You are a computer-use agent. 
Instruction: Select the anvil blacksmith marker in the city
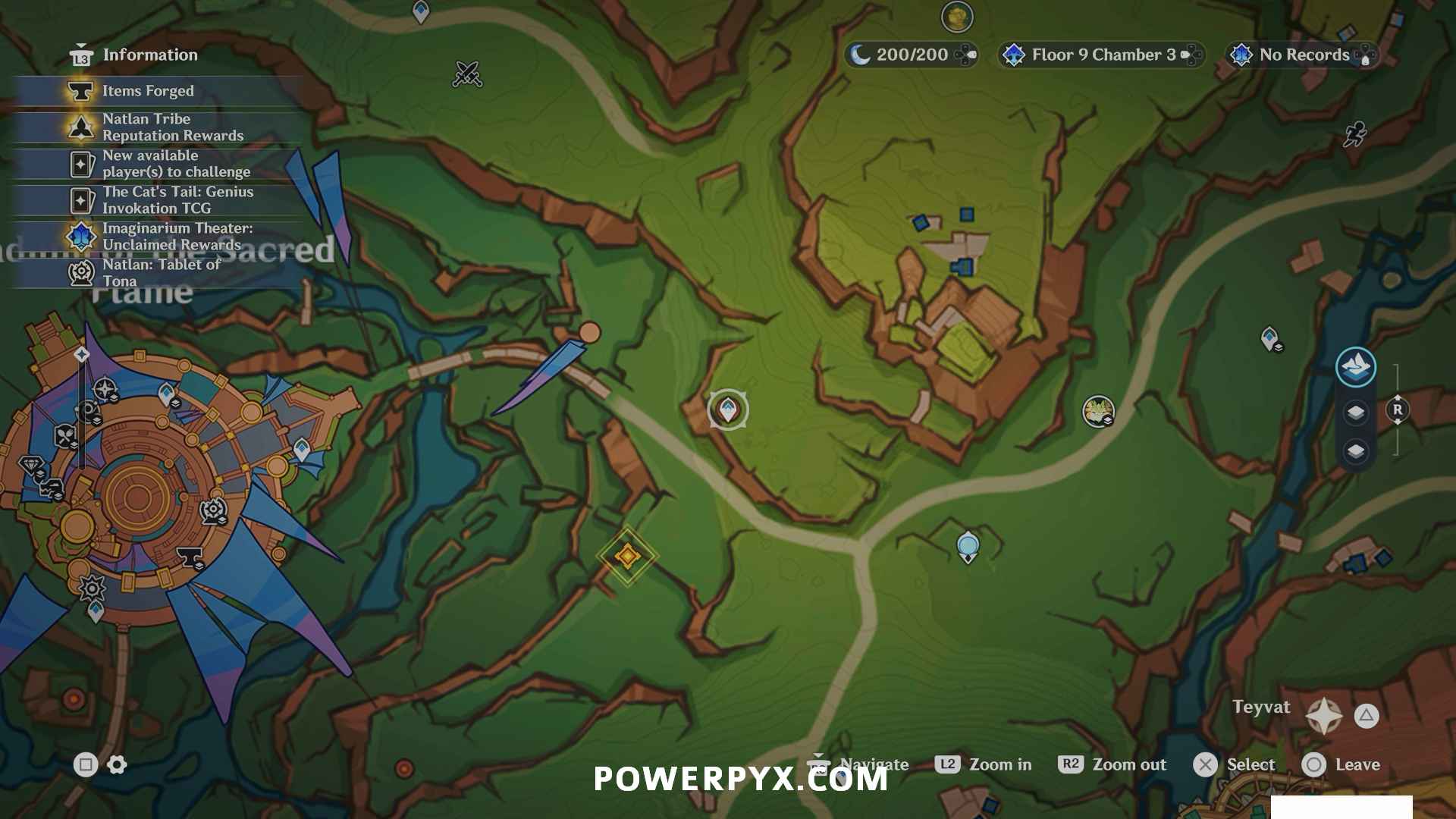(x=189, y=557)
